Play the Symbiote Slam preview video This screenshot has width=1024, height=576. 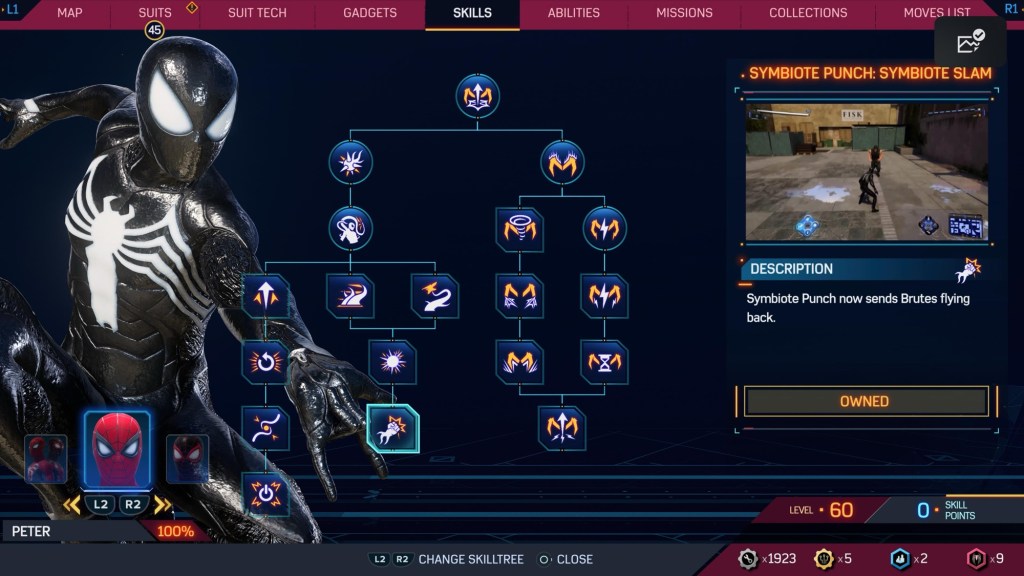tap(866, 171)
